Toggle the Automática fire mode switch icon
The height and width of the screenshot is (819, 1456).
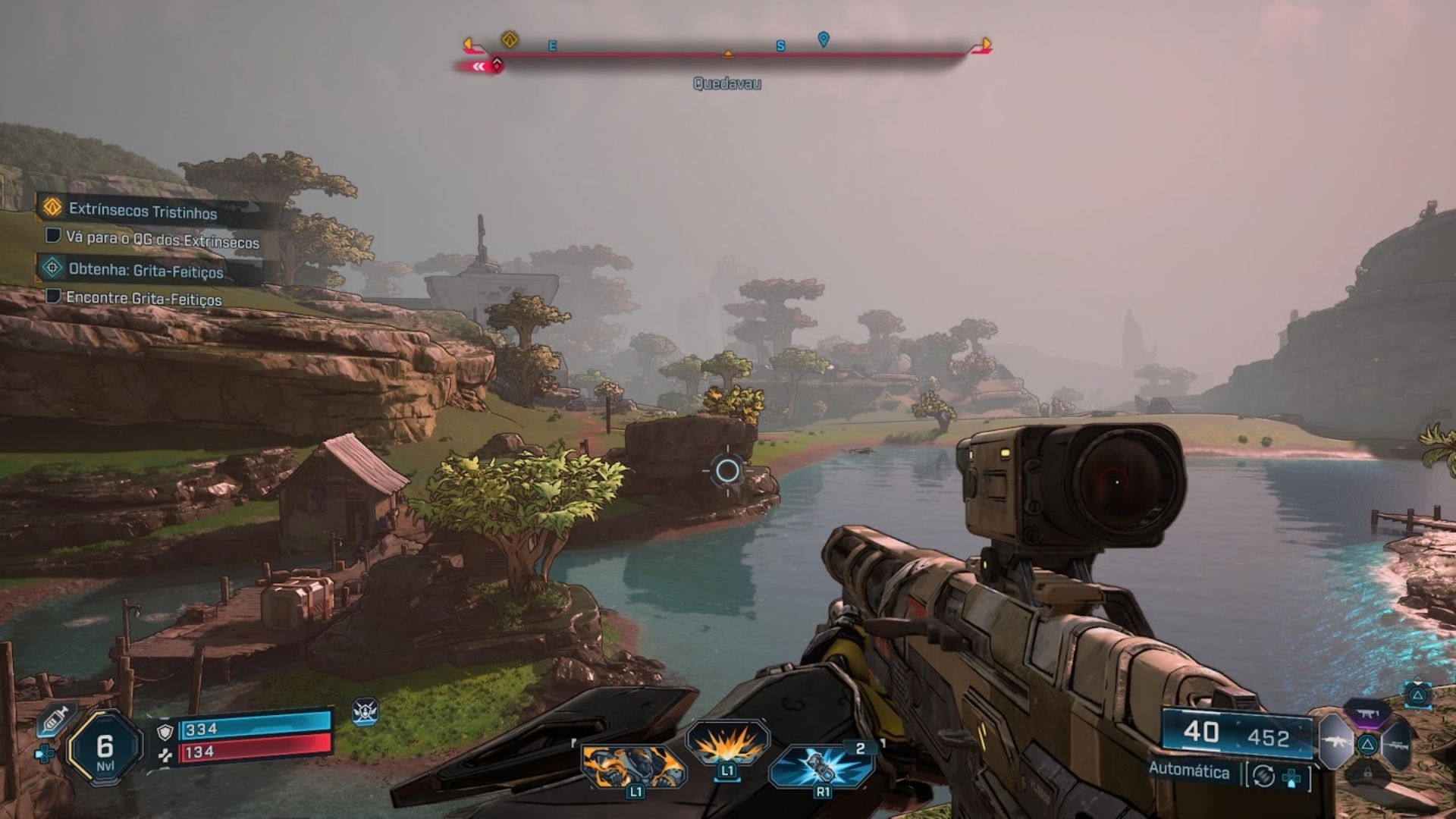pyautogui.click(x=1263, y=776)
